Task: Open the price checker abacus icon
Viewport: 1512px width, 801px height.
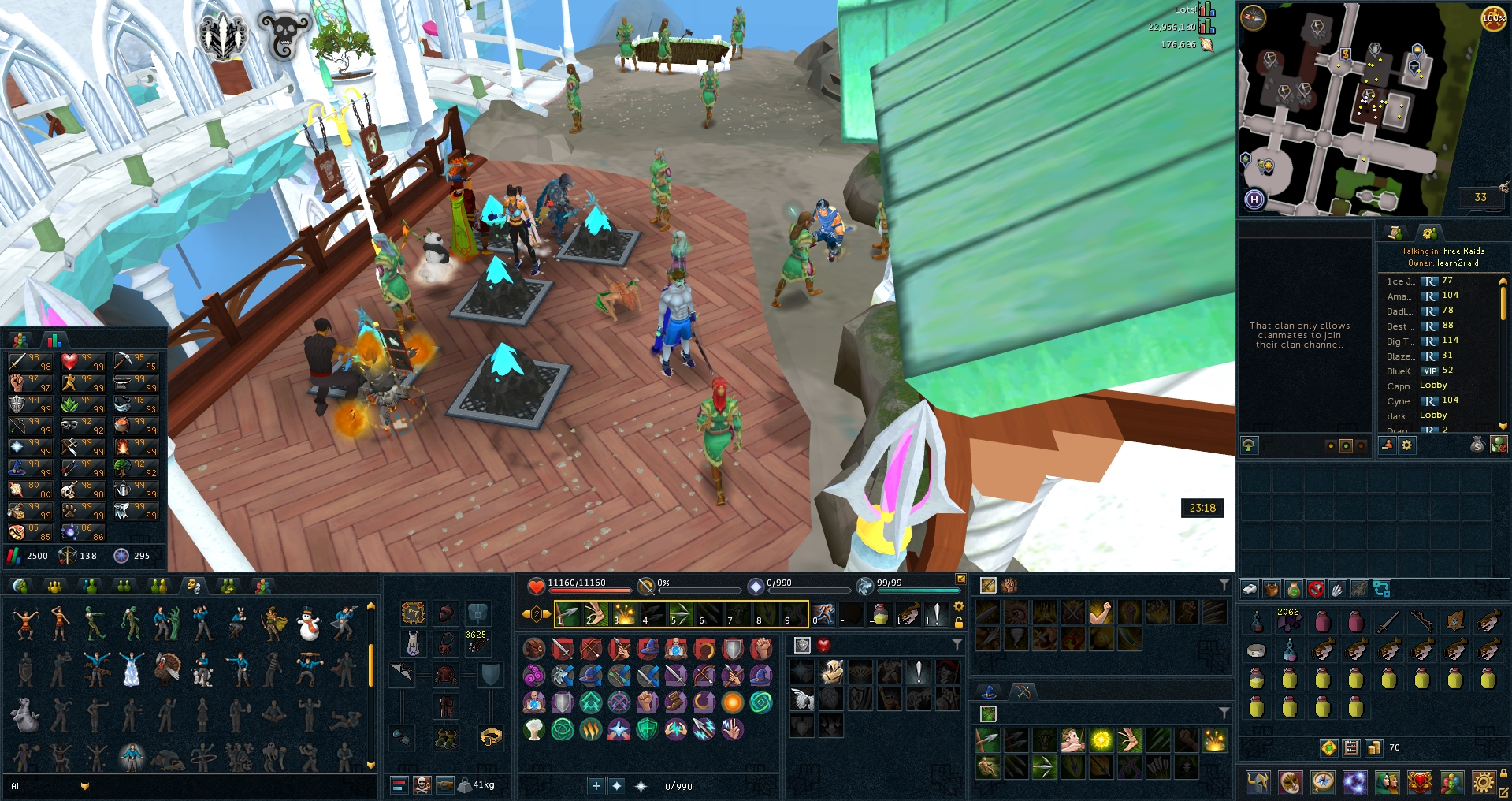Action: click(x=1351, y=747)
